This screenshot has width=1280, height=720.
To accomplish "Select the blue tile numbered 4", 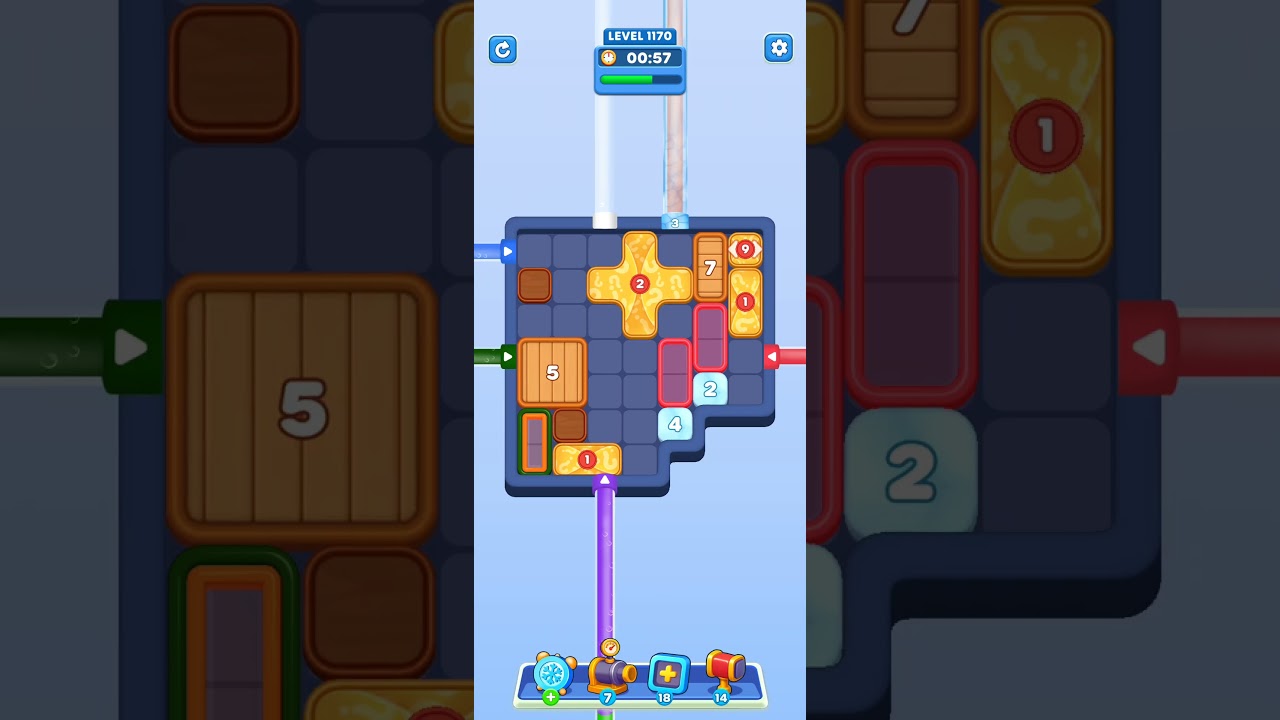I will pos(675,424).
